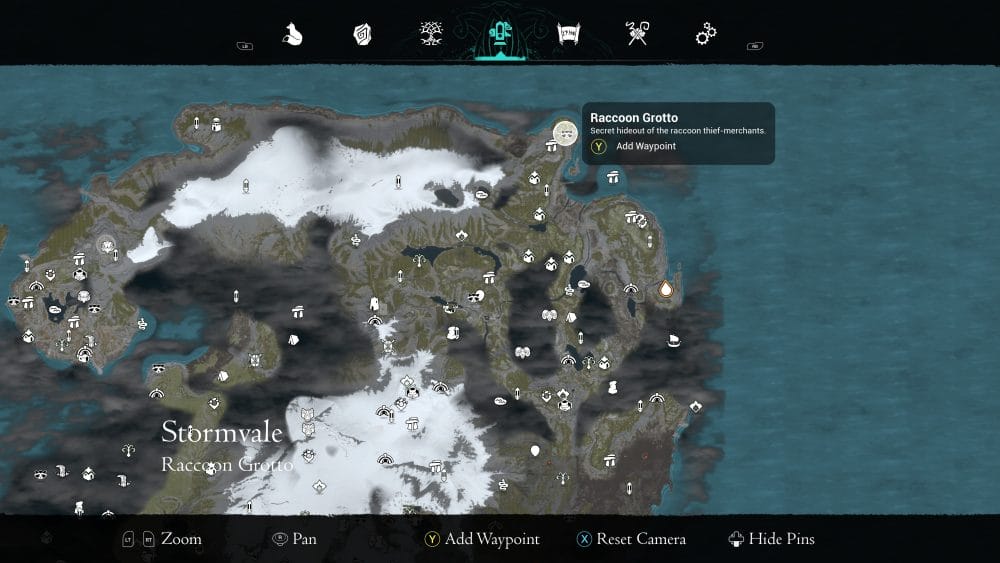Select the boat marker off the east coast

tap(674, 341)
